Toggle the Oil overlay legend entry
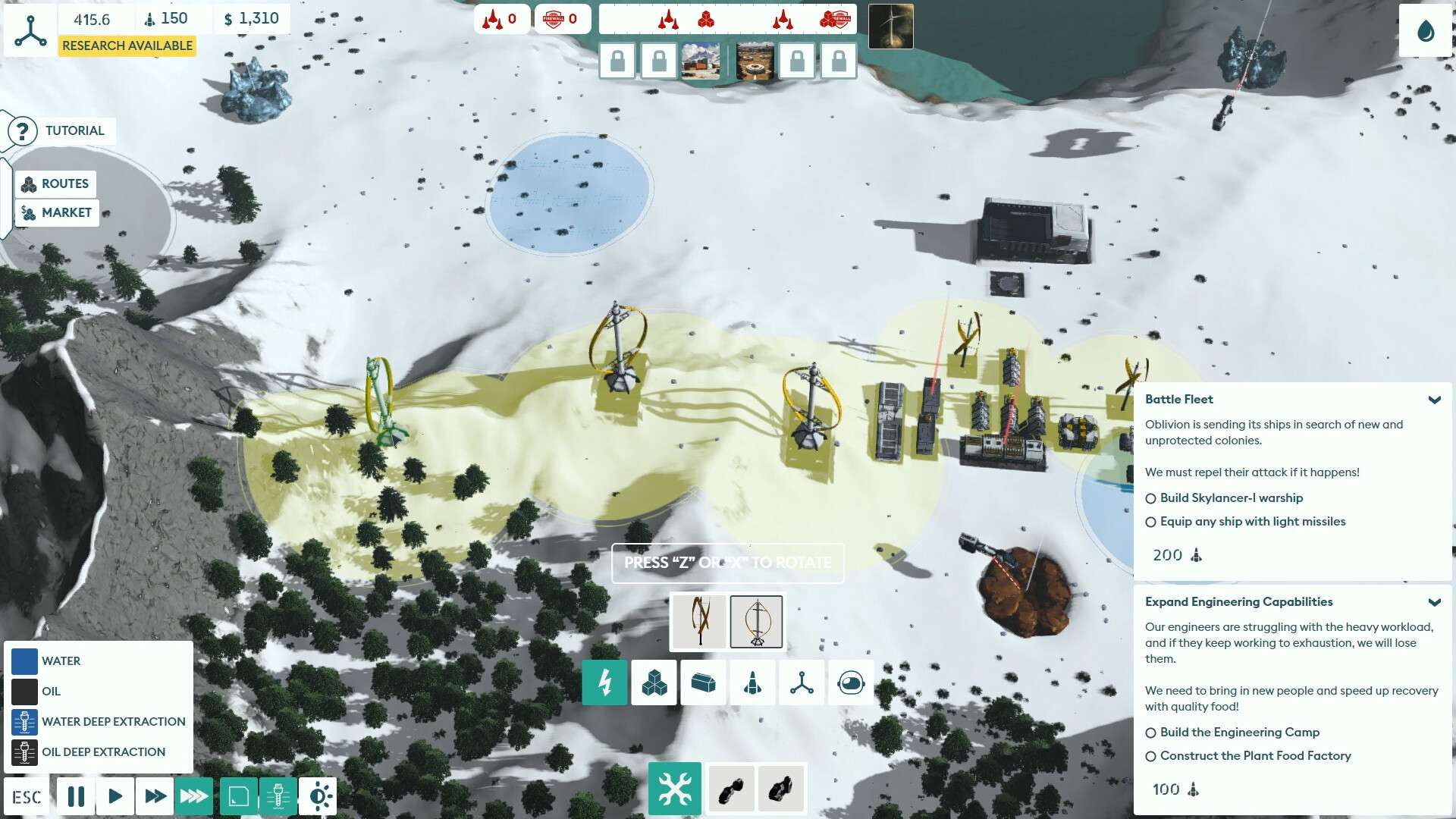 point(24,692)
